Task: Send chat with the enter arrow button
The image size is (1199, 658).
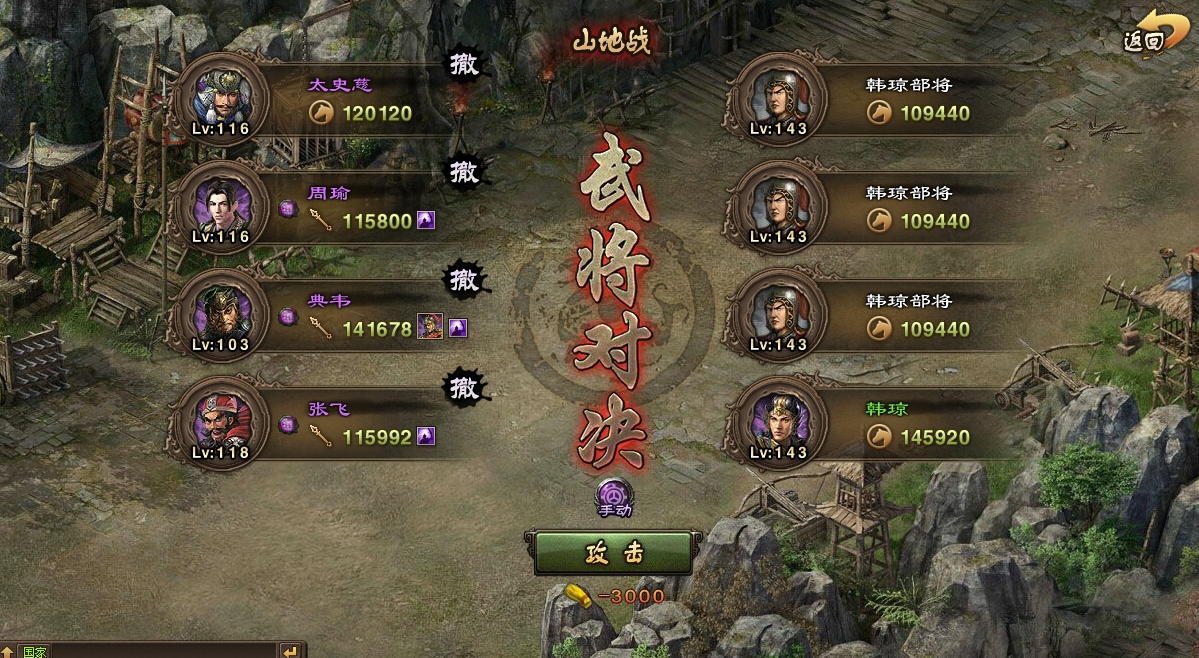Action: [x=289, y=651]
